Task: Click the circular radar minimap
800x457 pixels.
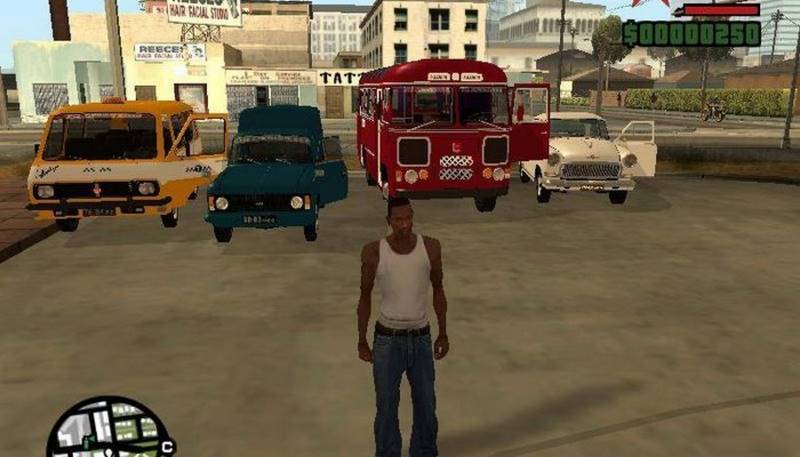Action: 109,430
